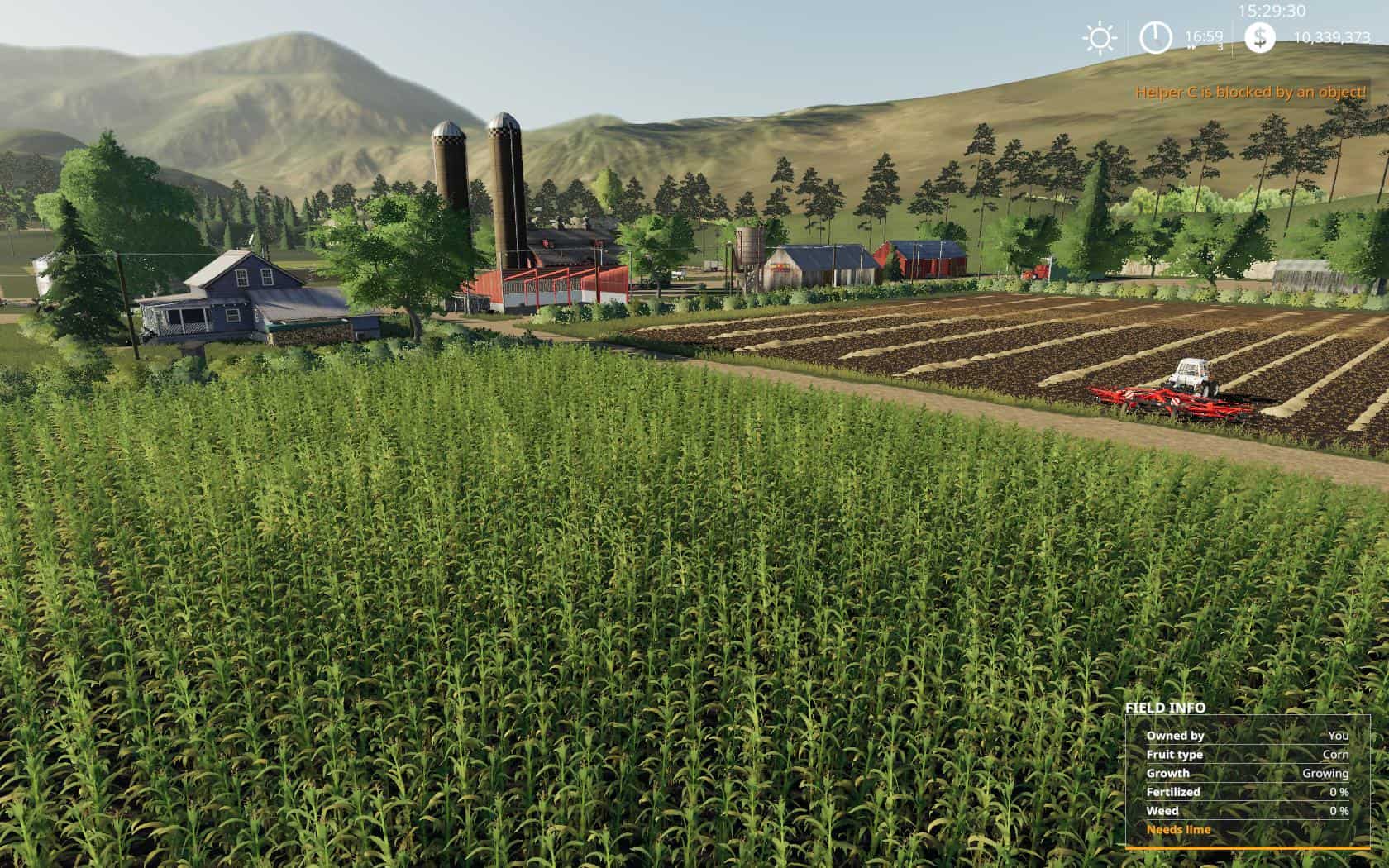Screen dimensions: 1389x868
Task: Click the Helper C blocked notification
Action: 1250,93
